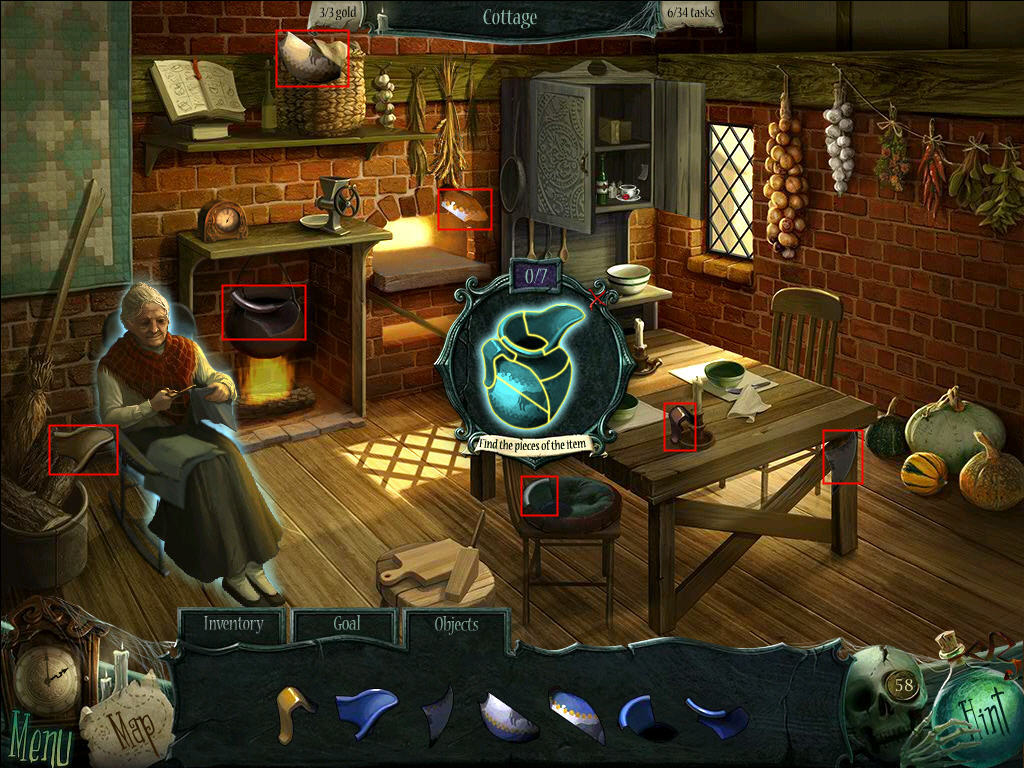Select the yellow handle fragment in the tray
Viewport: 1024px width, 768px height.
point(293,711)
